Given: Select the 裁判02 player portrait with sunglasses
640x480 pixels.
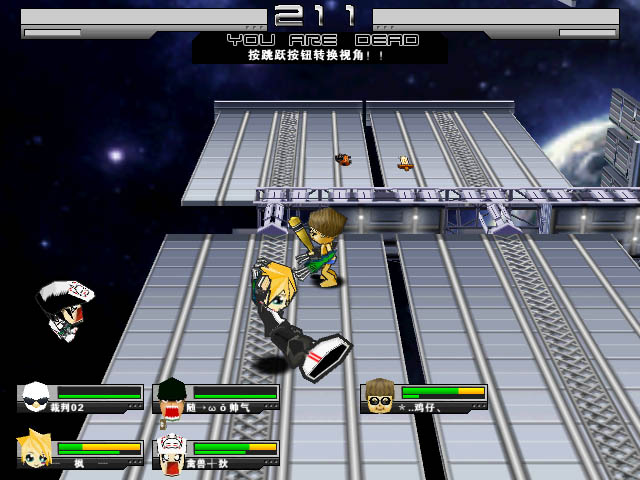Looking at the screenshot, I should click(36, 397).
